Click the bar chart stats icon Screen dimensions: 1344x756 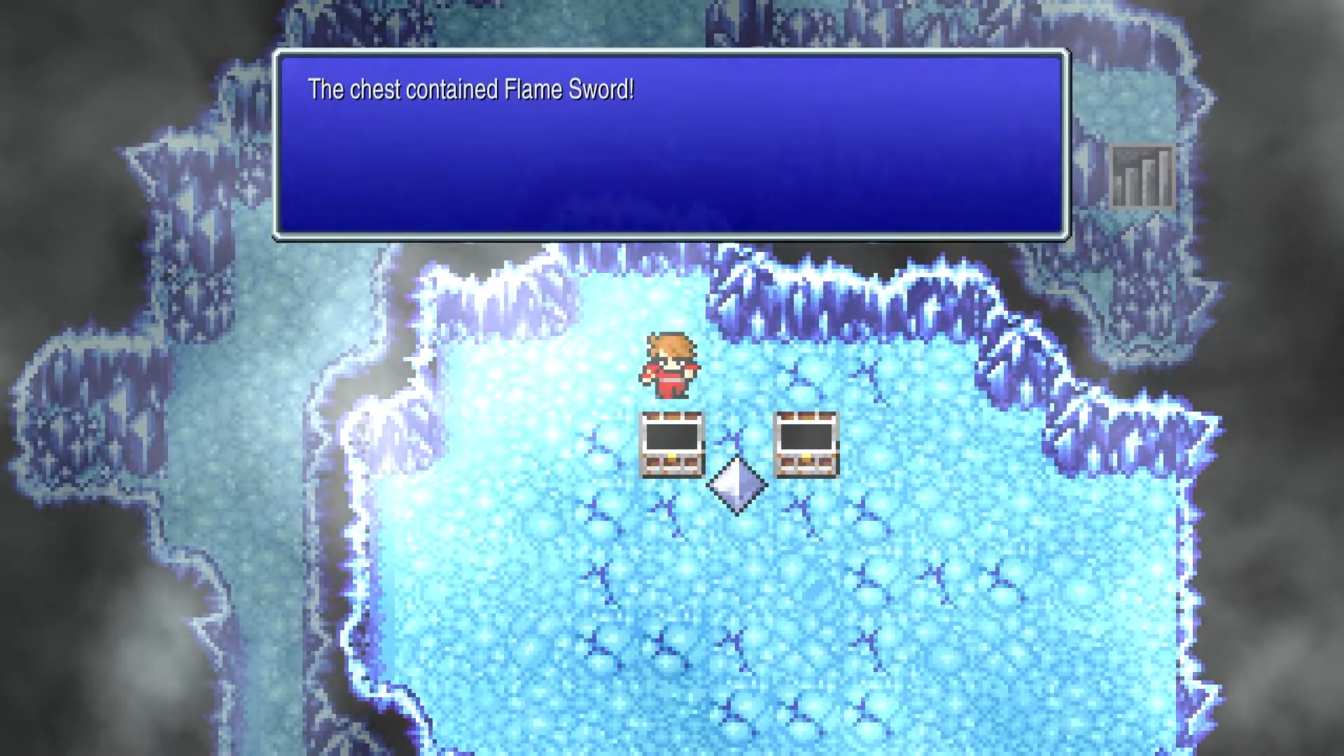1141,177
